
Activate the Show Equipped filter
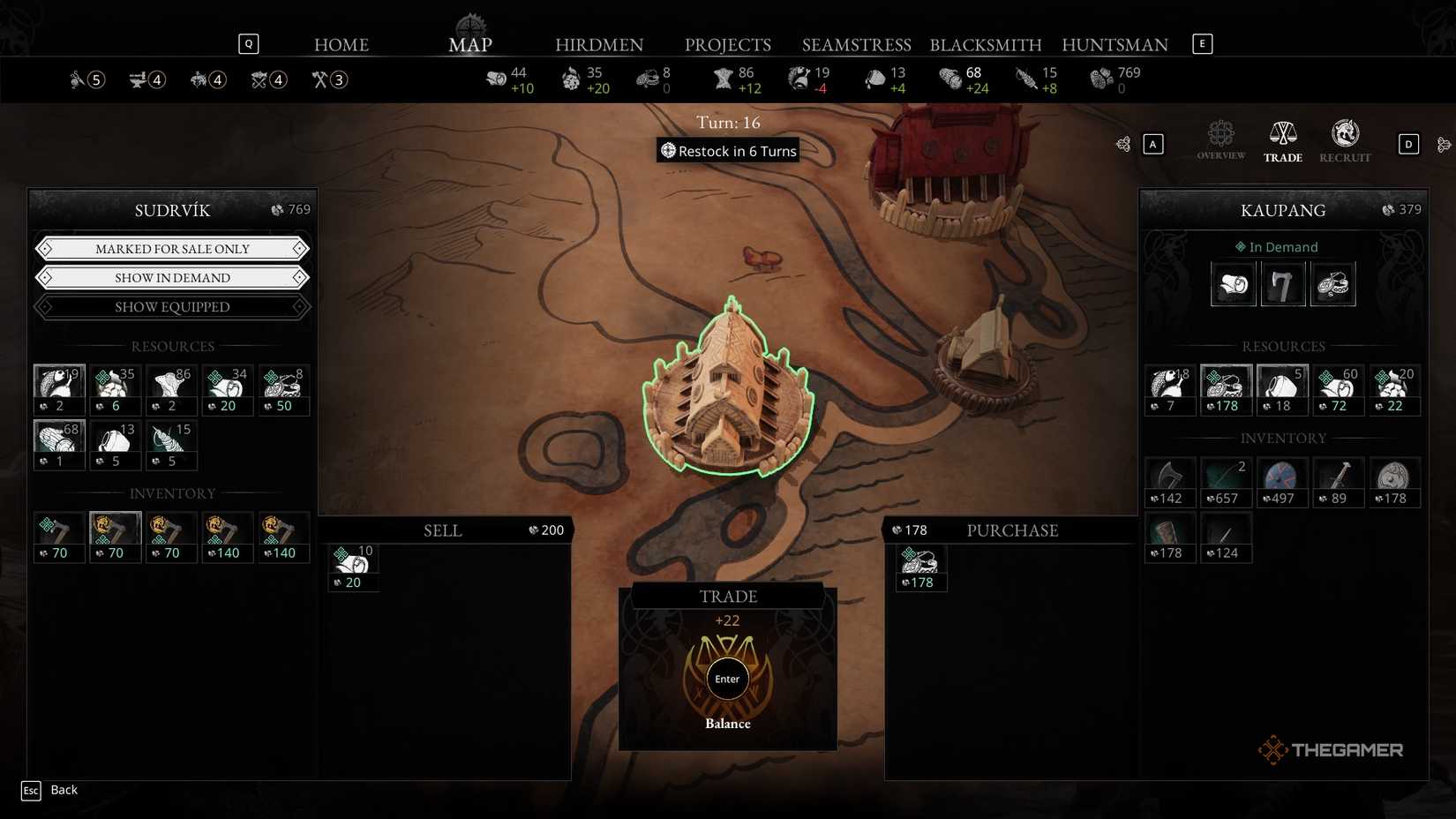point(172,306)
